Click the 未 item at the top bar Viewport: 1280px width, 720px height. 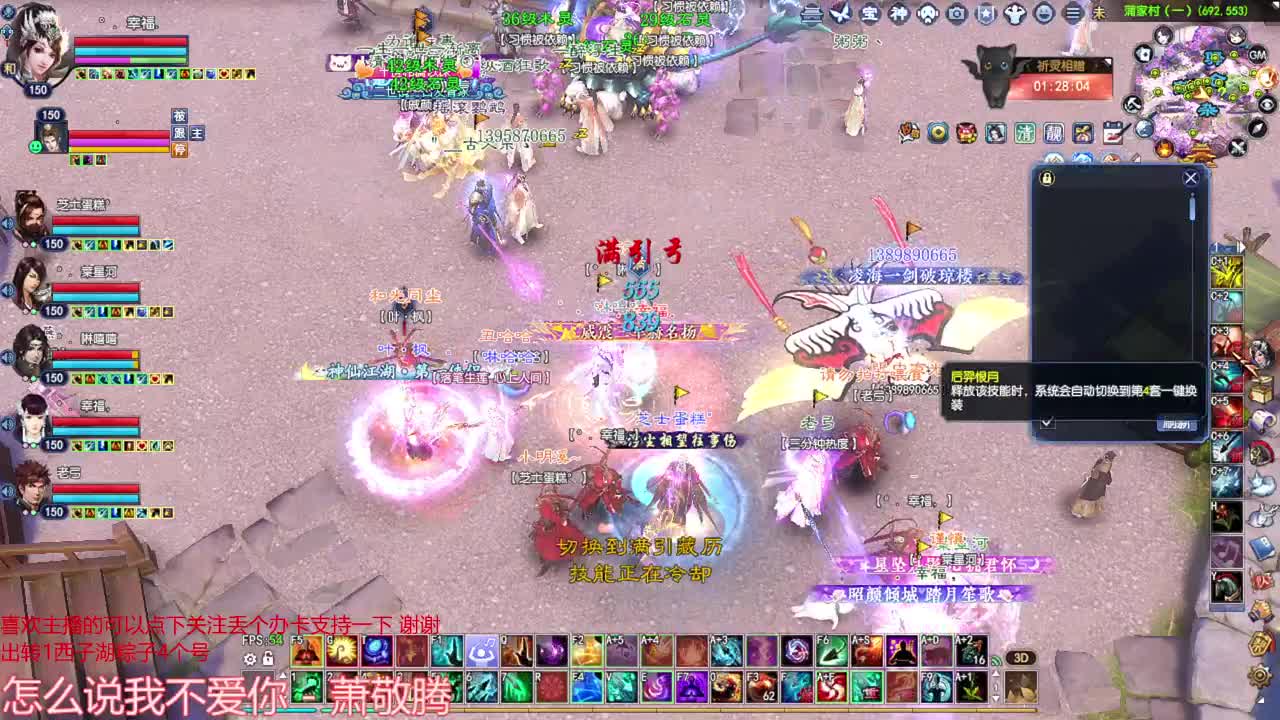[x=1101, y=14]
